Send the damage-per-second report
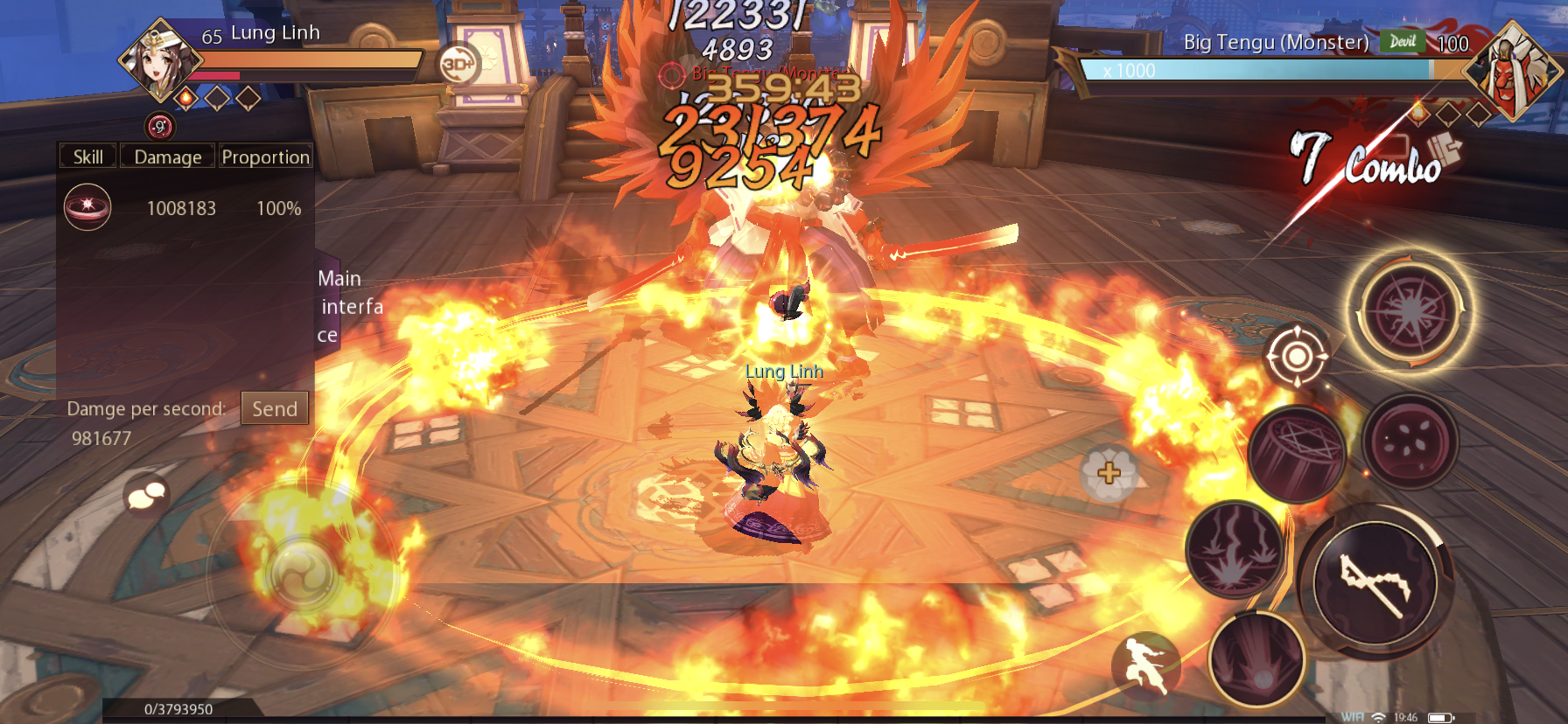Image resolution: width=1568 pixels, height=724 pixels. point(275,408)
